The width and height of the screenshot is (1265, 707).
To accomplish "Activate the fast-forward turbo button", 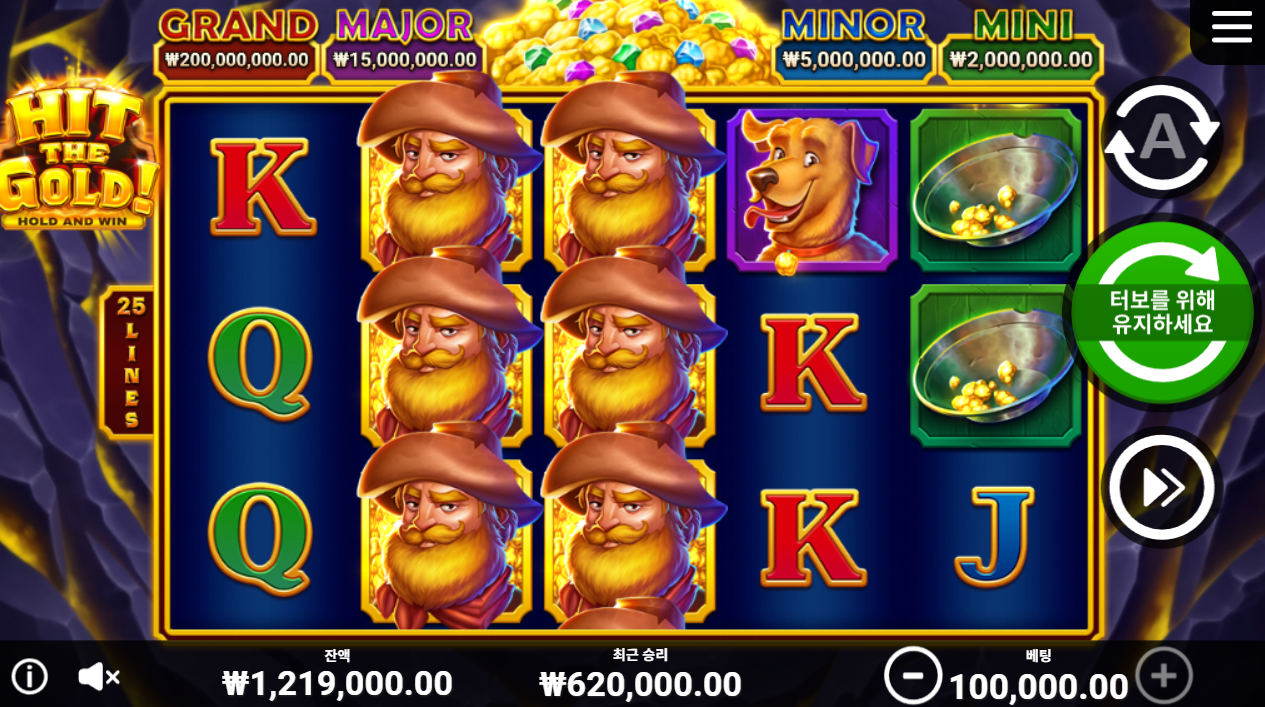I will coord(1162,488).
